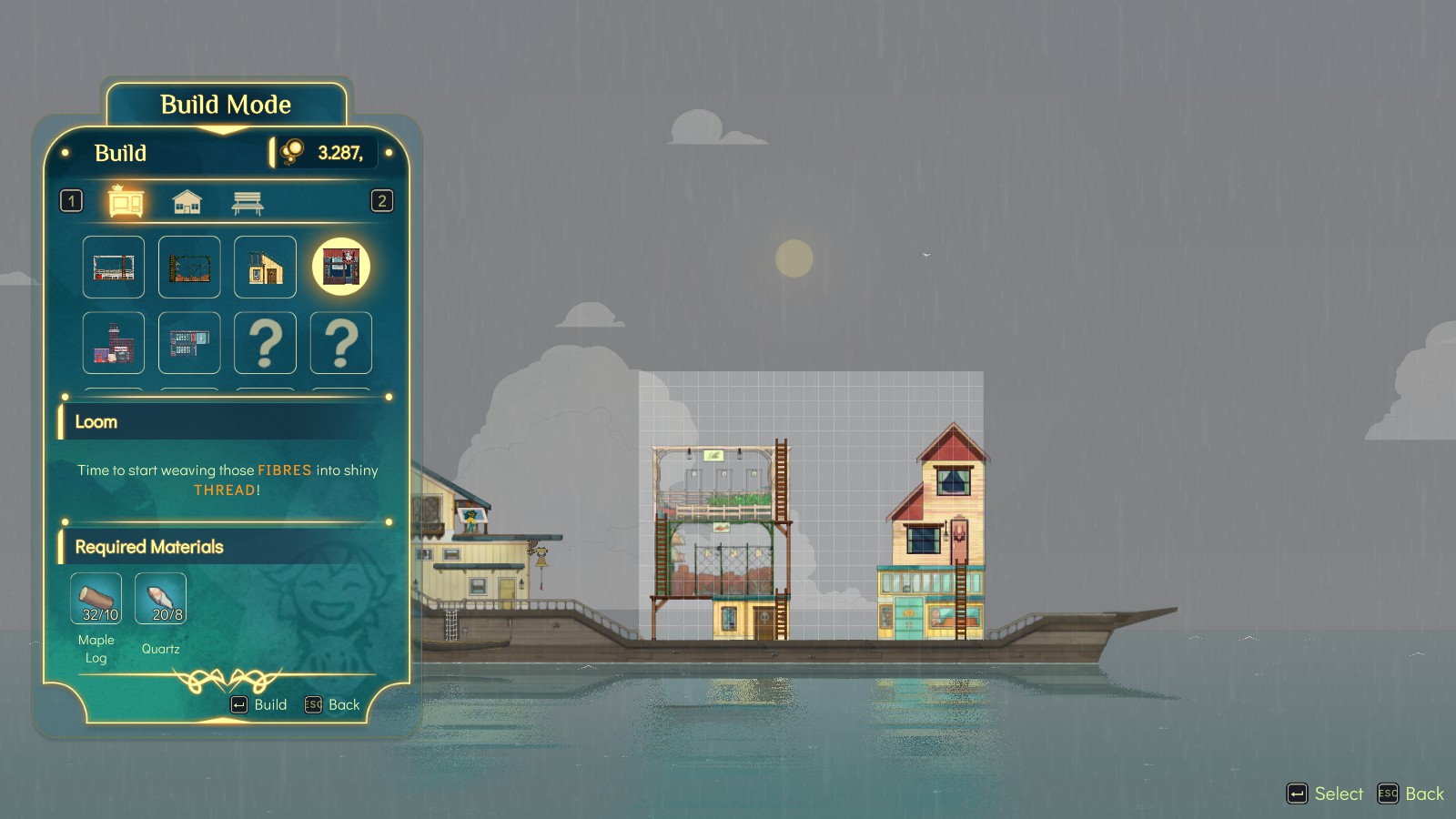The image size is (1456, 819).
Task: Go to page 2 of blueprints
Action: 383,201
